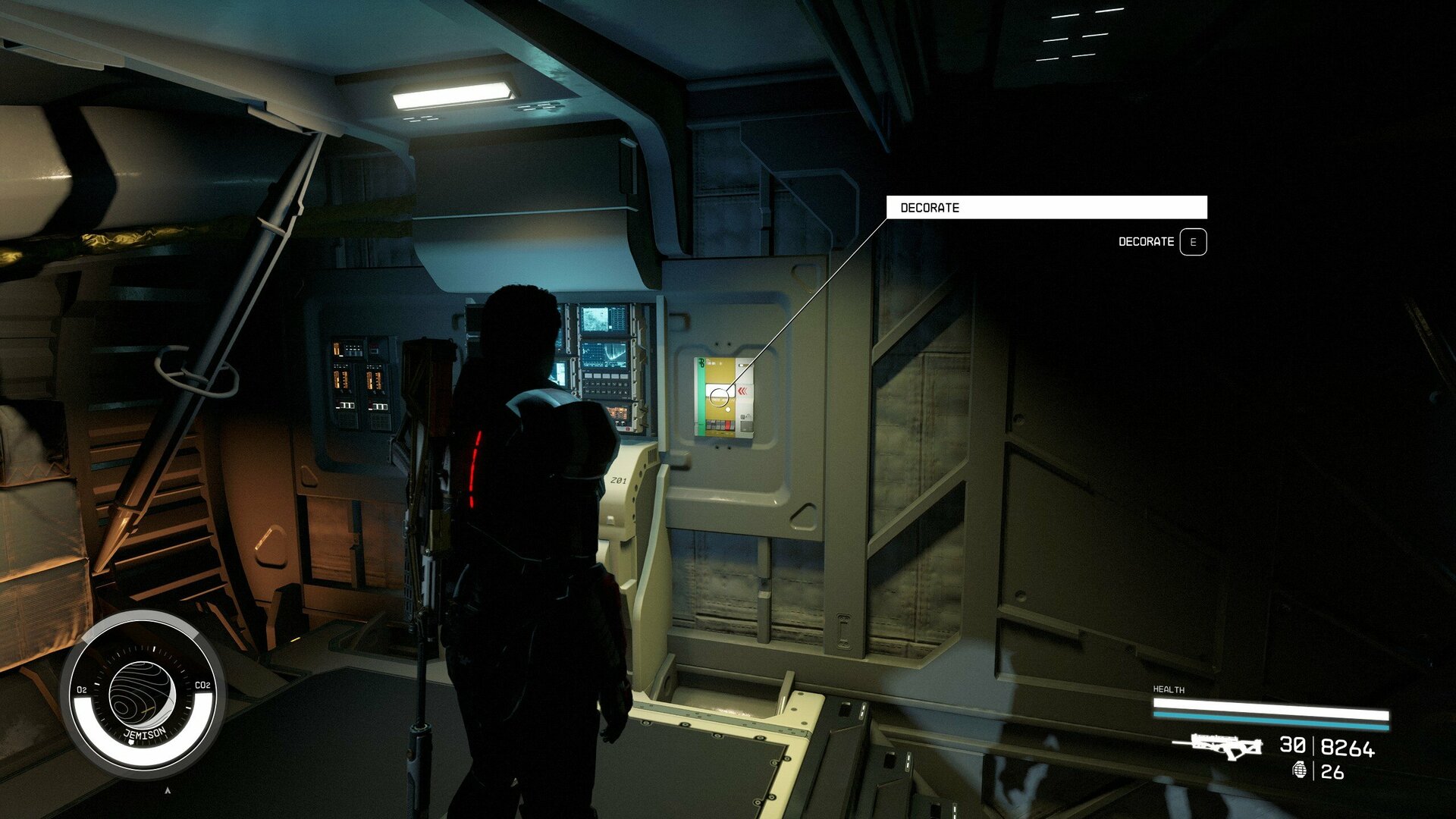Image resolution: width=1456 pixels, height=819 pixels.
Task: Select the equipped rifle weapon icon
Action: 1218,746
